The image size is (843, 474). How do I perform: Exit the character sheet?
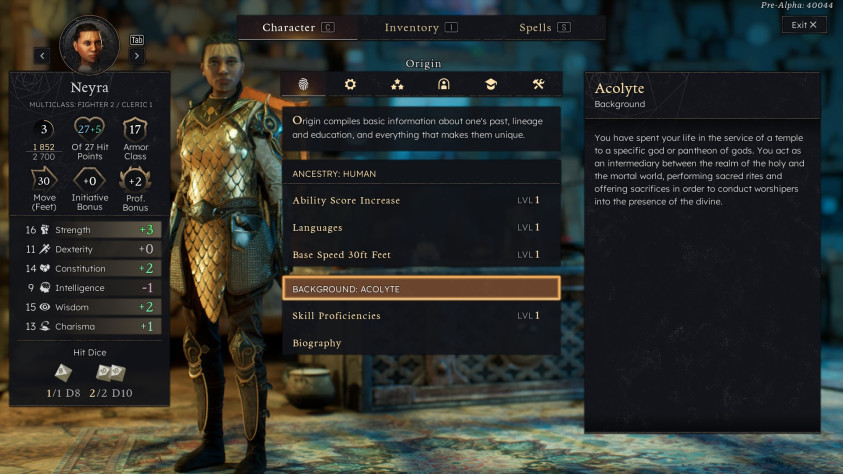[x=804, y=25]
